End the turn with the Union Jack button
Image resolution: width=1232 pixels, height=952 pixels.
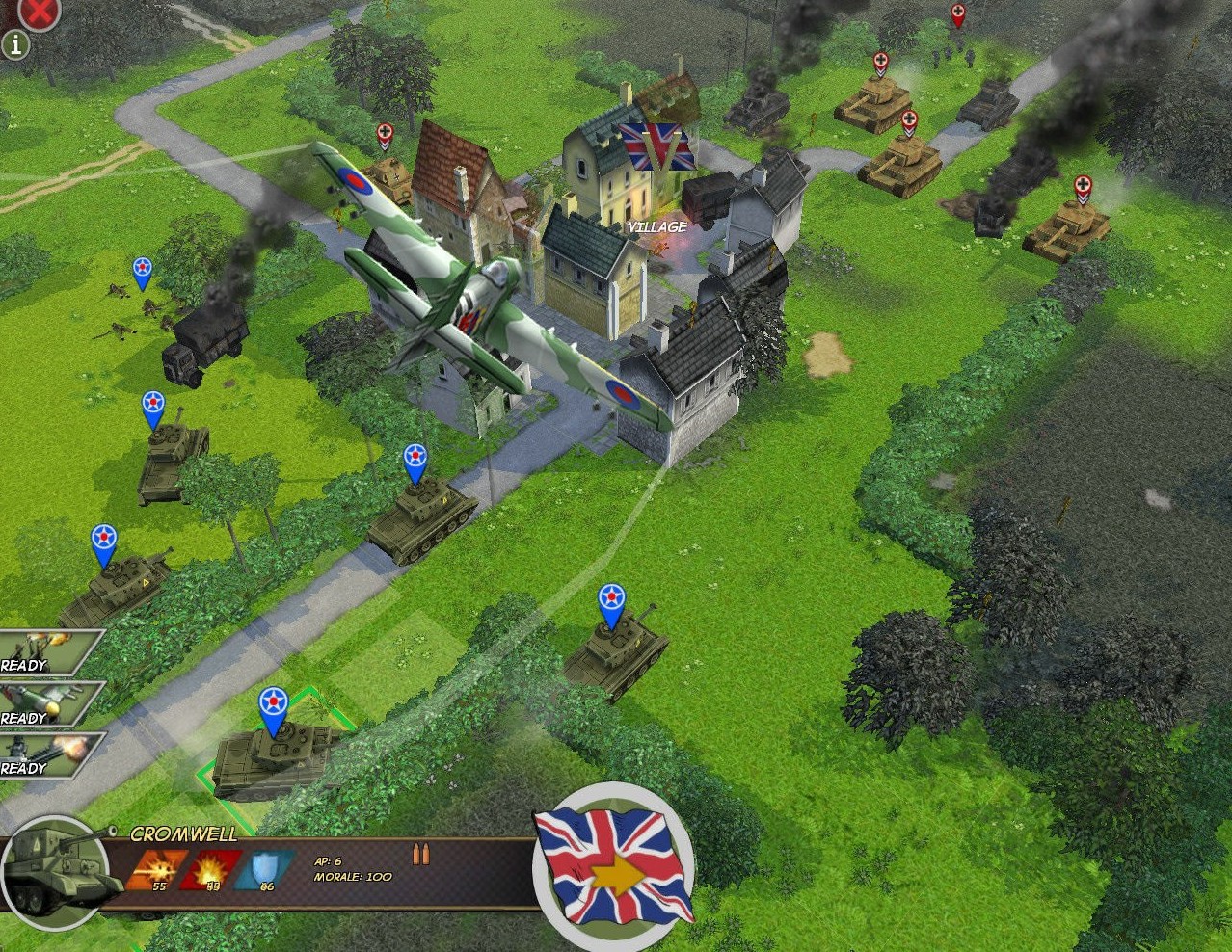click(x=613, y=865)
